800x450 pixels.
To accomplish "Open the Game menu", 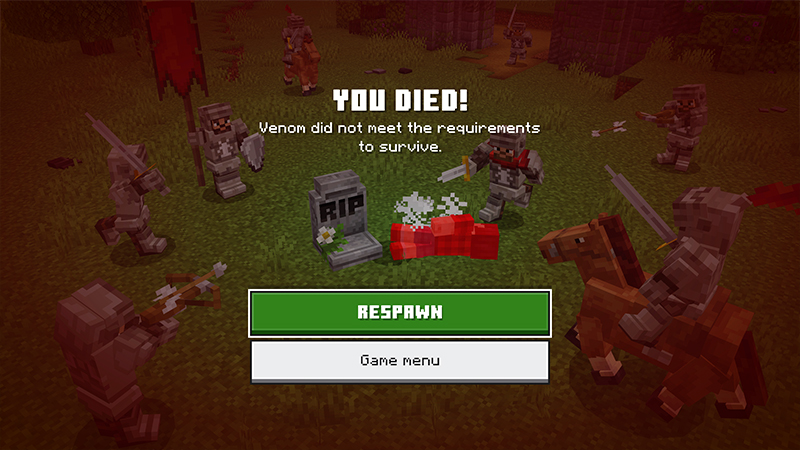I will pos(400,360).
